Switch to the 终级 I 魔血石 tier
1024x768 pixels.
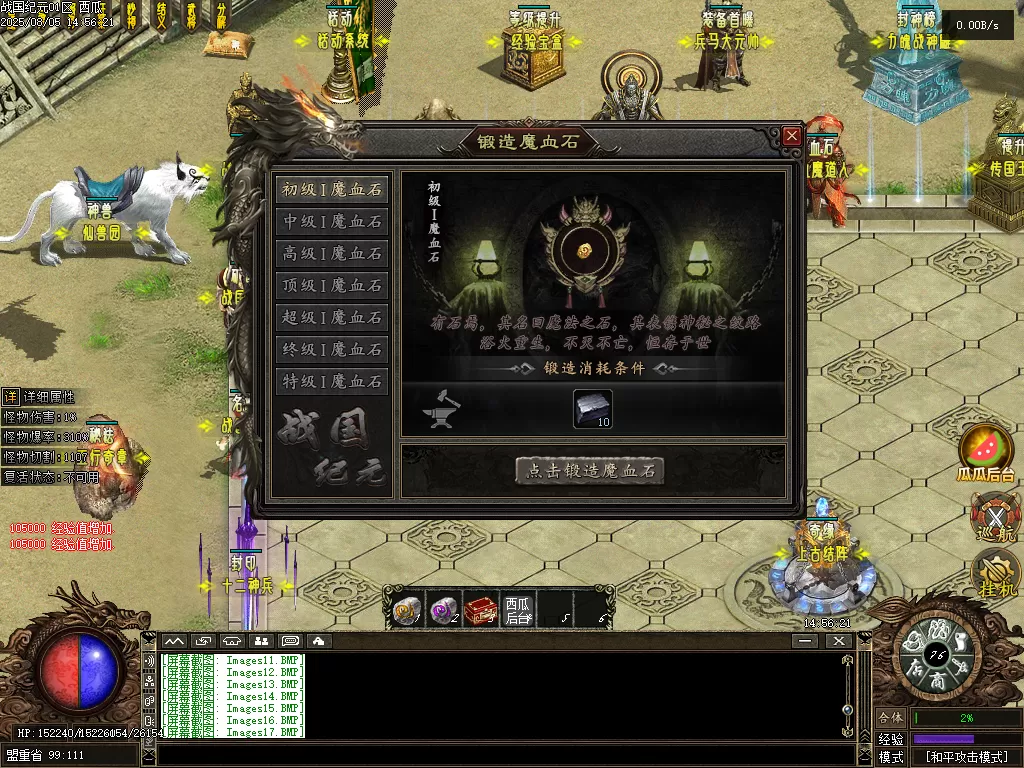click(331, 349)
